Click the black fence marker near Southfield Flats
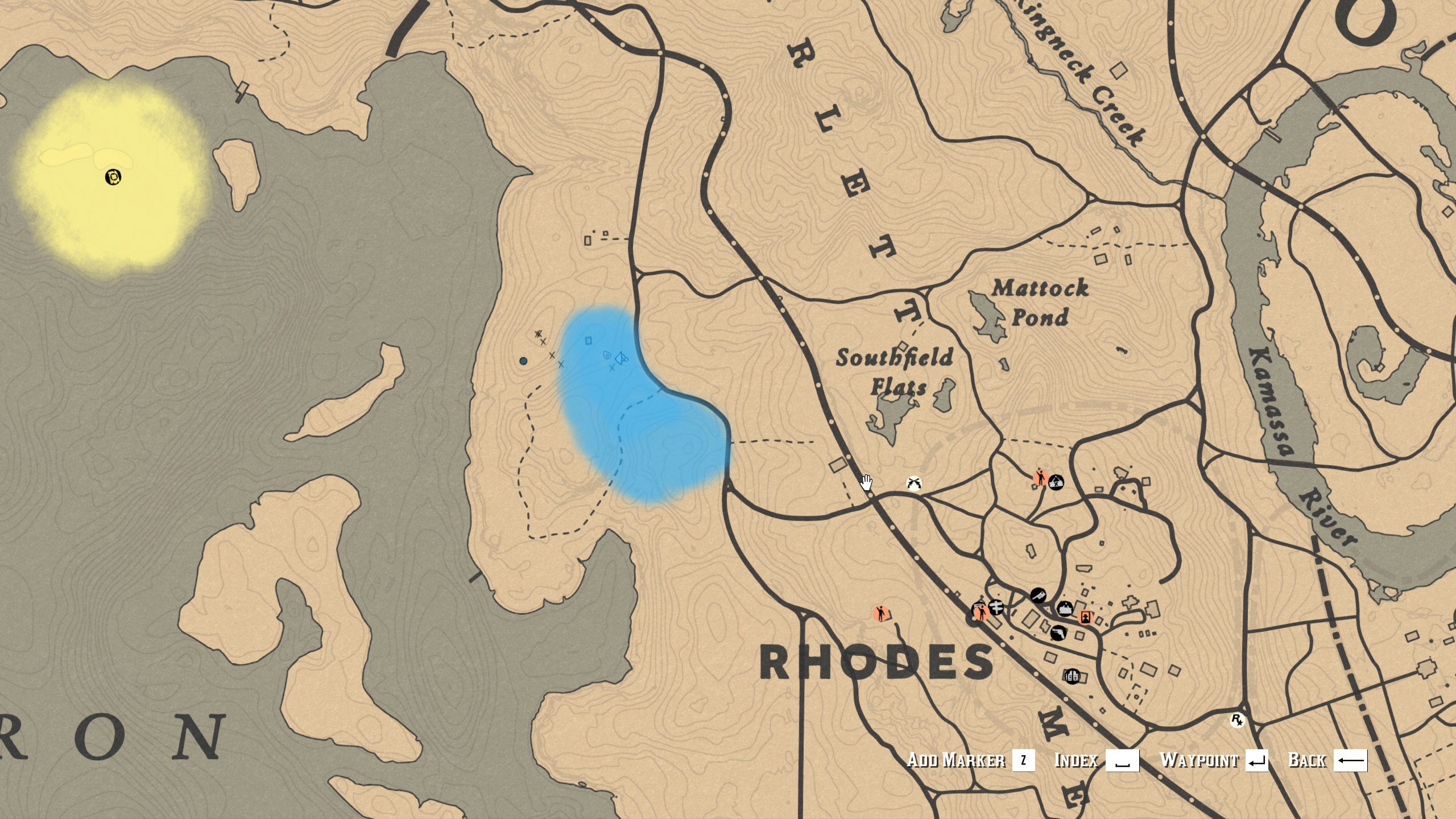This screenshot has width=1456, height=819. pos(1056,483)
